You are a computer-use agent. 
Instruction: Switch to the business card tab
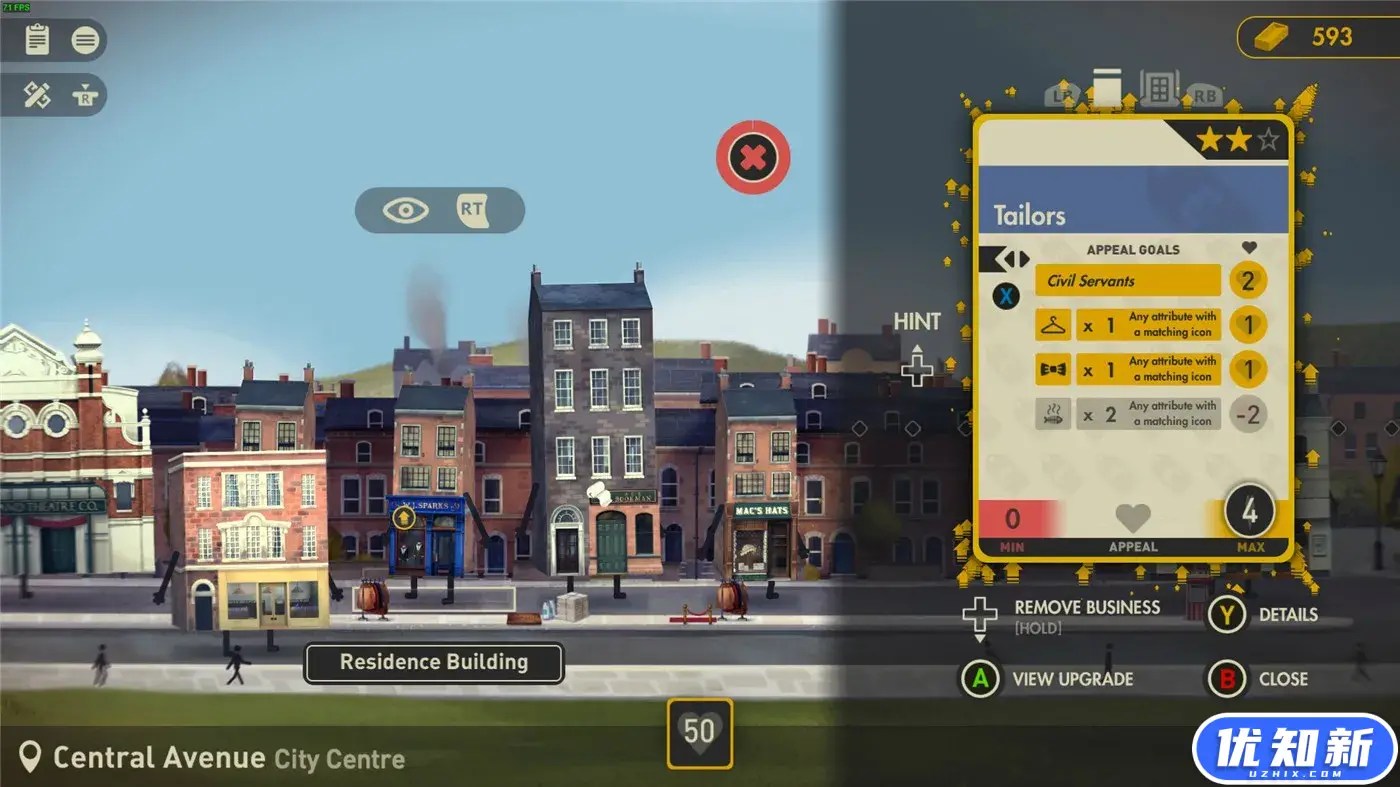[x=1106, y=88]
